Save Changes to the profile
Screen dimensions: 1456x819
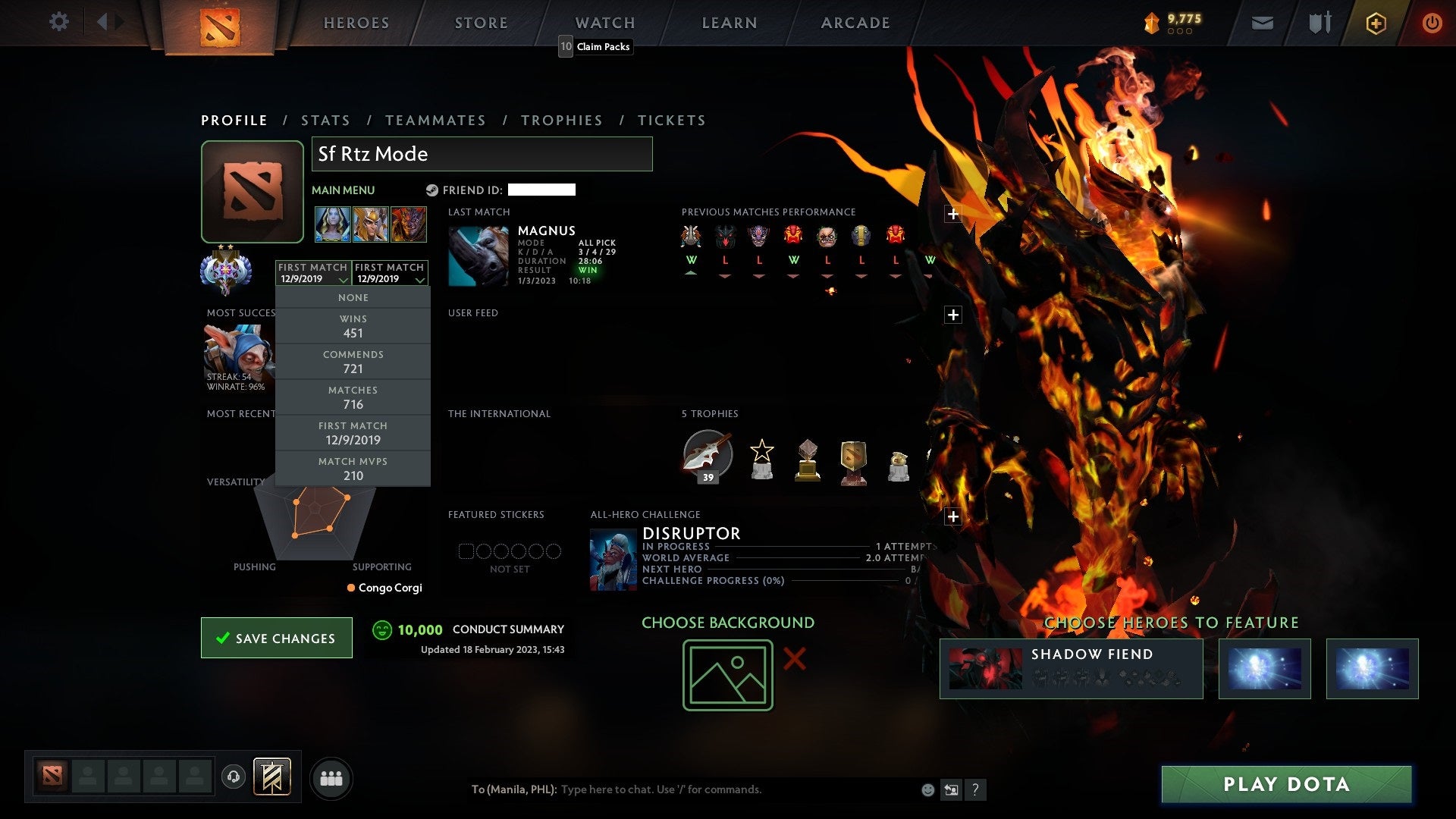[277, 639]
